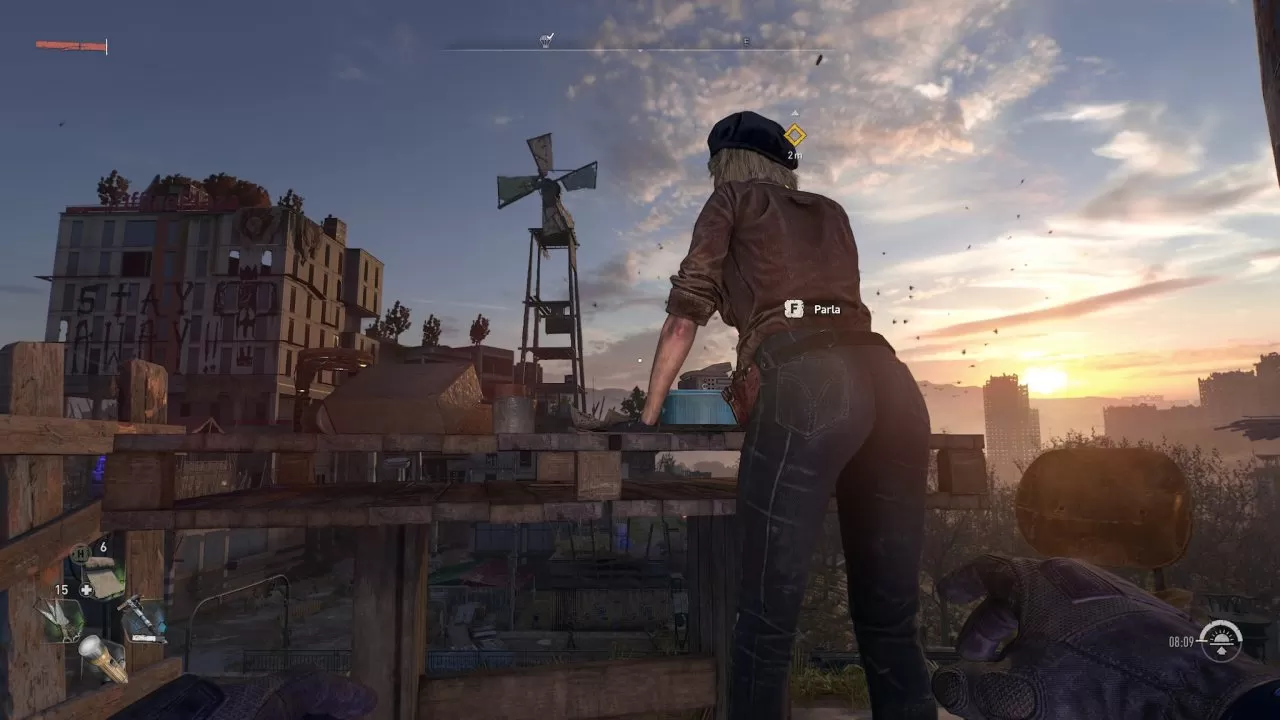The height and width of the screenshot is (720, 1280).
Task: Select the UV light tool slot
Action: click(x=141, y=619)
